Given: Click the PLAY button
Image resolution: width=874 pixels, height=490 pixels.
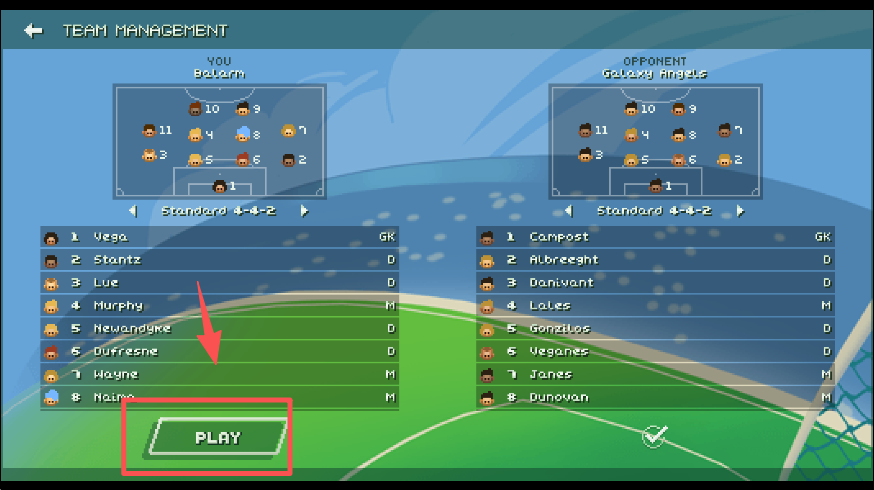Looking at the screenshot, I should pos(218,438).
